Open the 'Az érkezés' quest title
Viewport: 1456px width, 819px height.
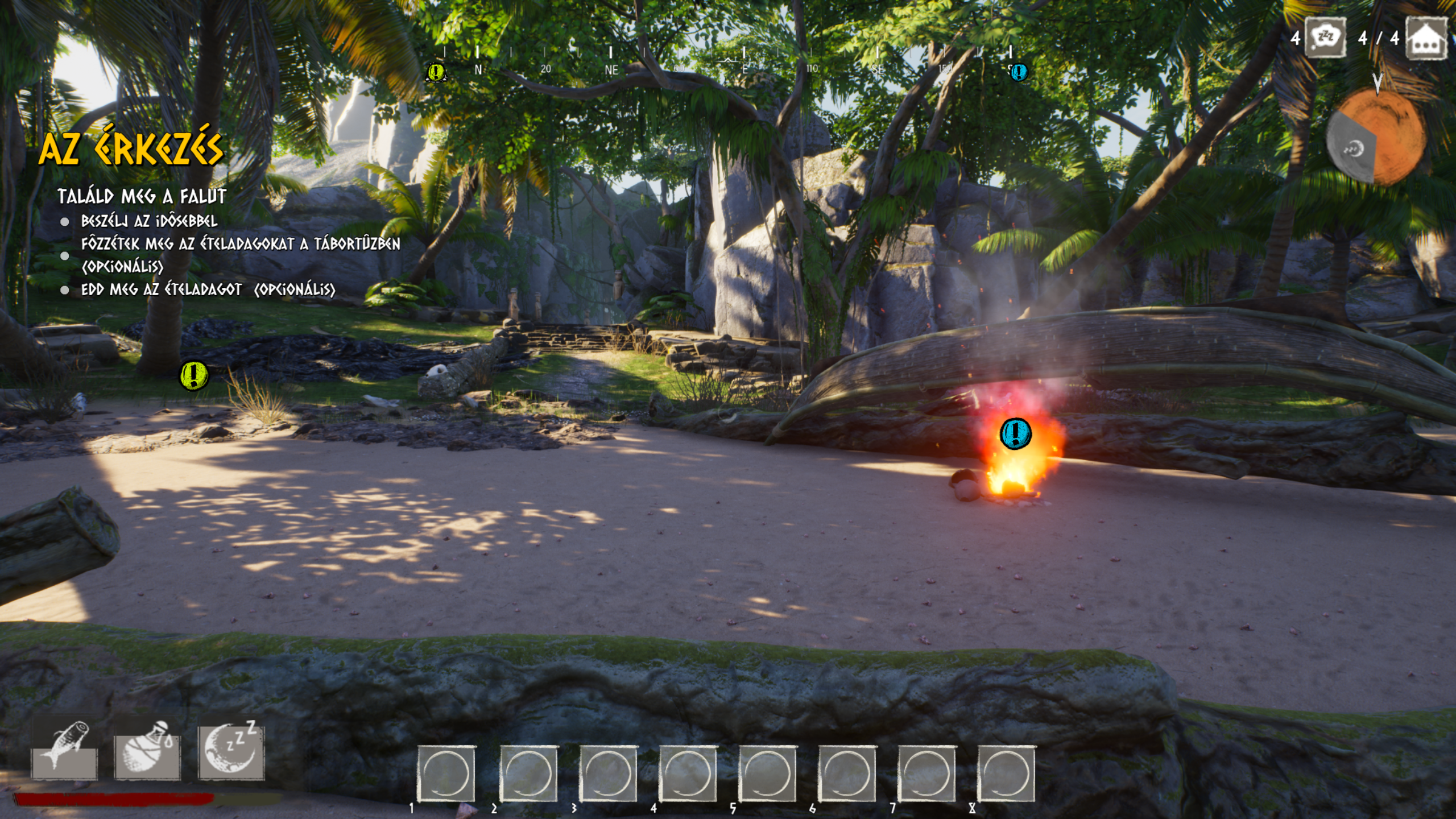point(131,148)
